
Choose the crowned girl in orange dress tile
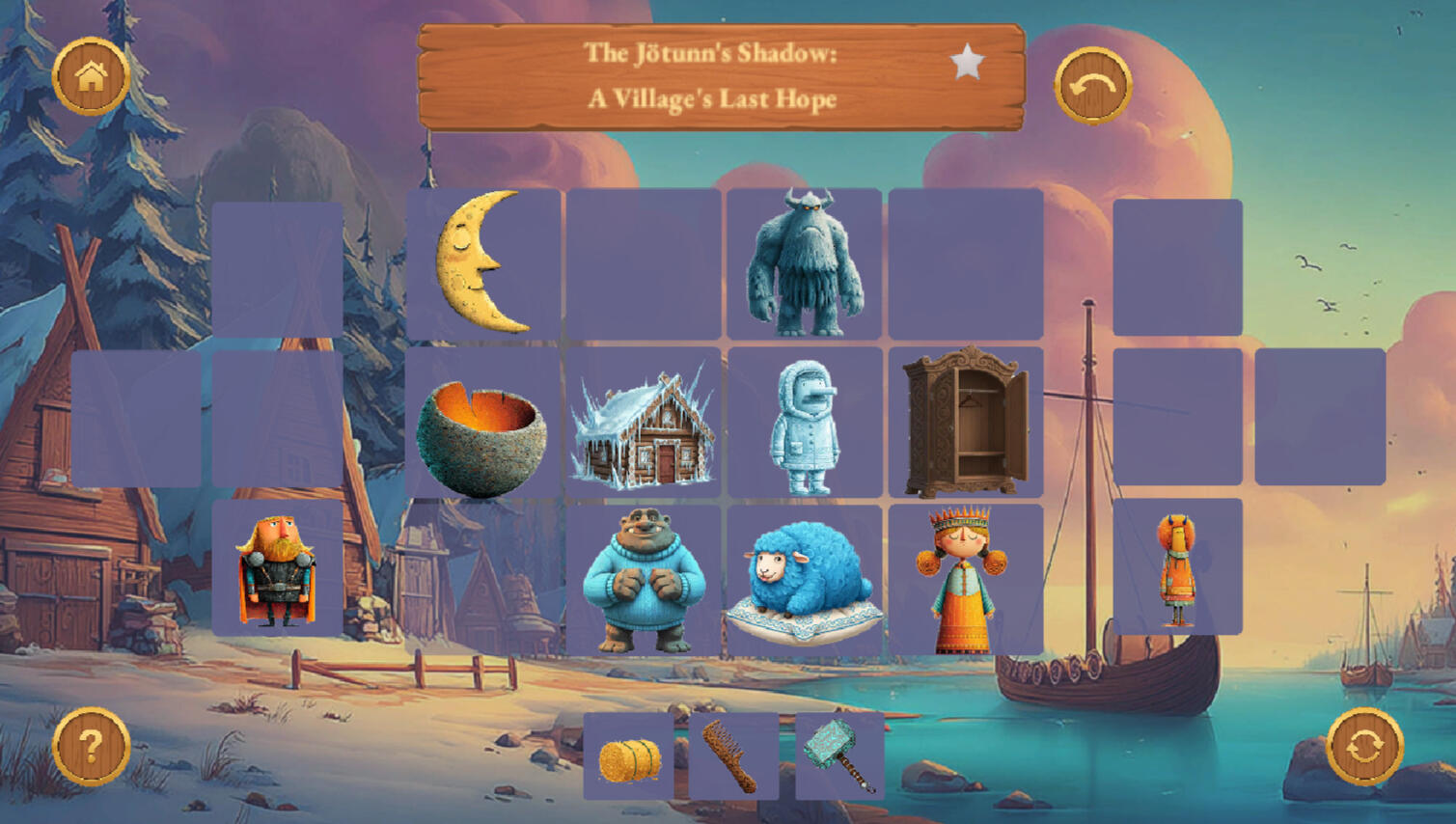coord(965,581)
